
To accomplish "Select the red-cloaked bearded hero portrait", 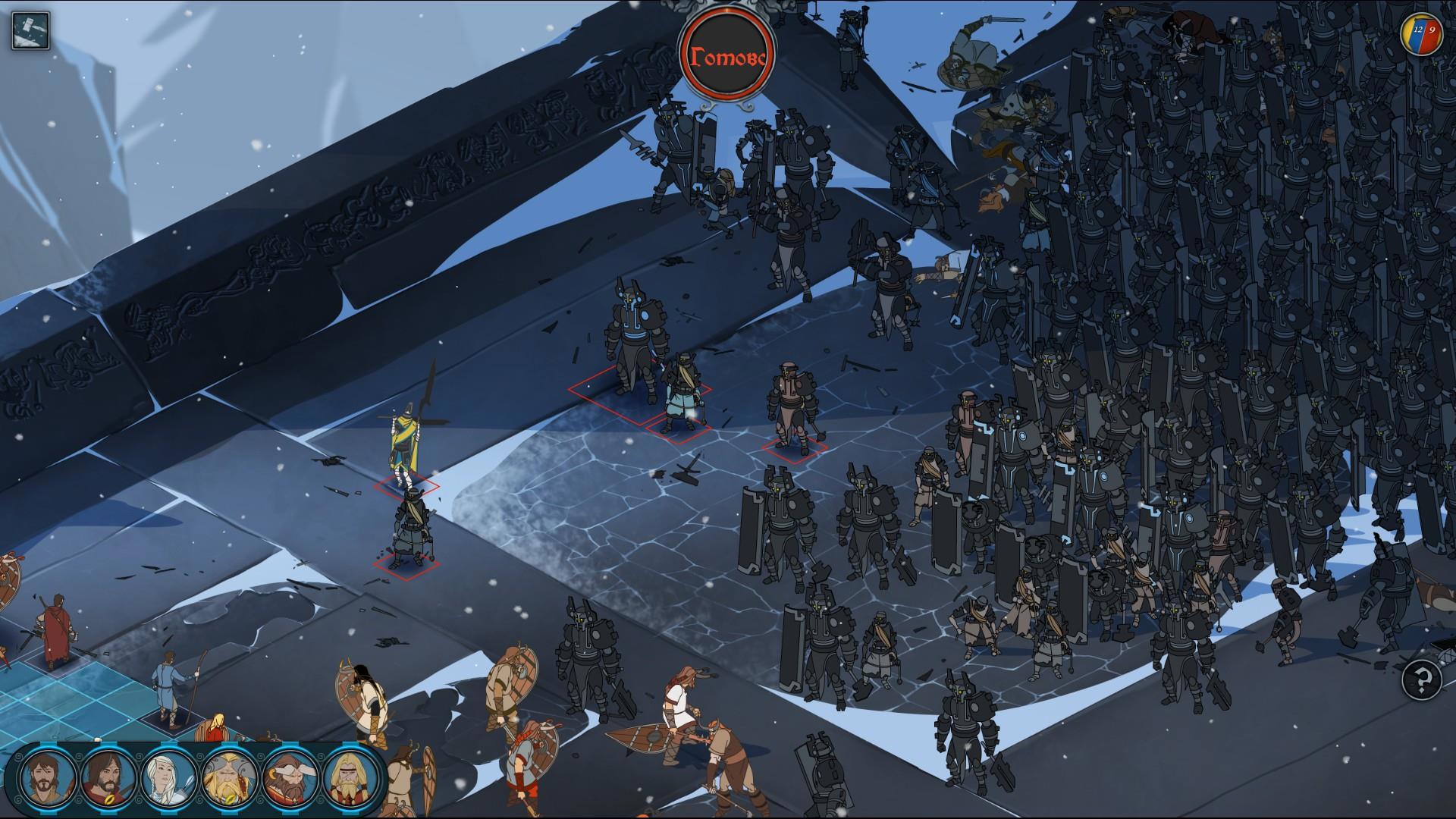I will coord(108,780).
